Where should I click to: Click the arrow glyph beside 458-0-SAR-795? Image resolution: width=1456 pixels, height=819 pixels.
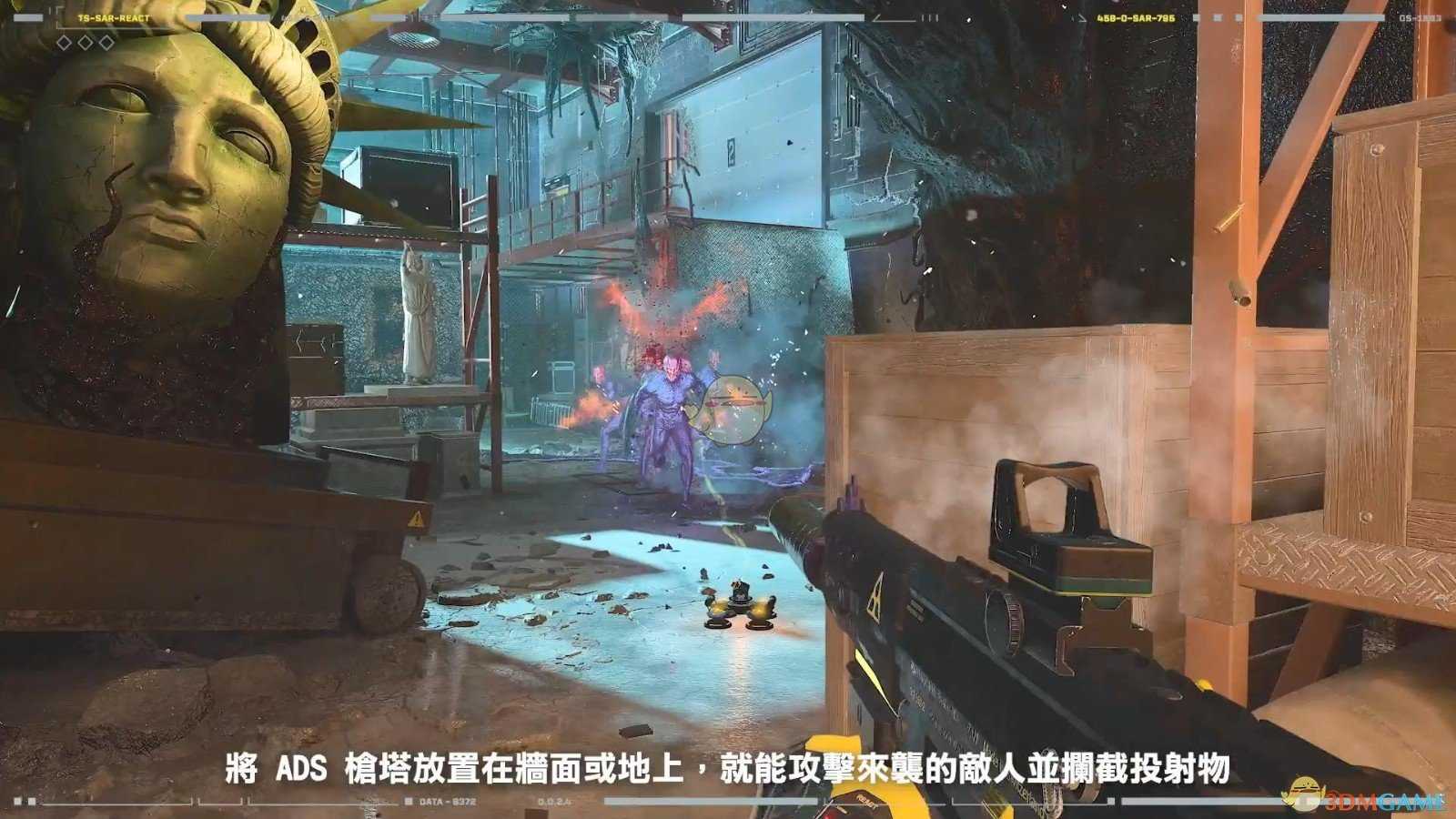(1082, 19)
